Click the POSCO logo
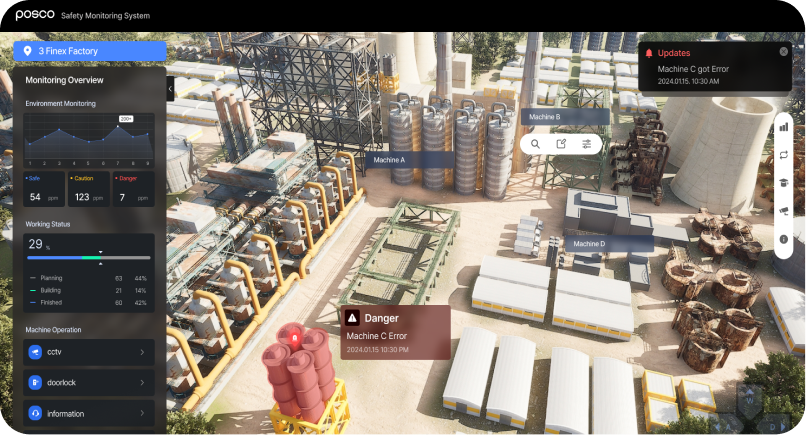This screenshot has height=435, width=806. pyautogui.click(x=34, y=14)
